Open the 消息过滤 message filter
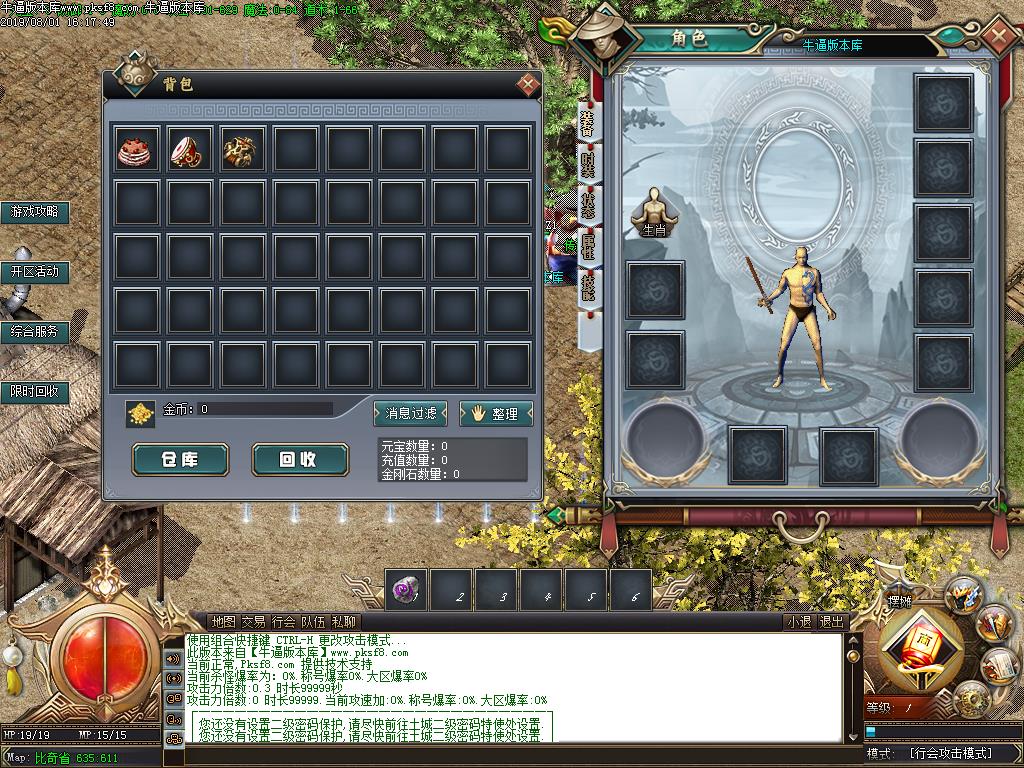This screenshot has width=1024, height=768. coord(411,413)
